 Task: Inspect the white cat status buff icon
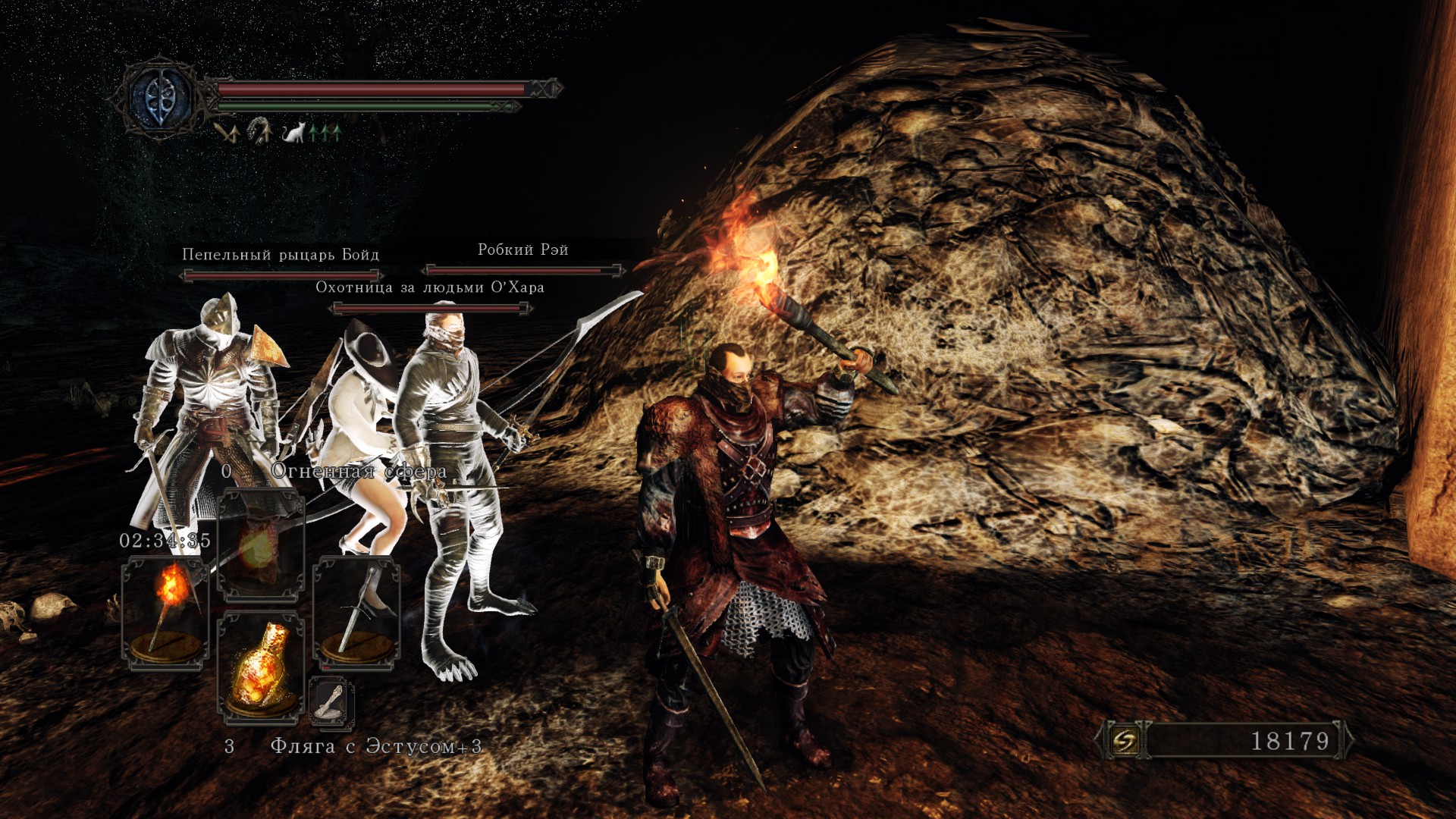tap(293, 133)
